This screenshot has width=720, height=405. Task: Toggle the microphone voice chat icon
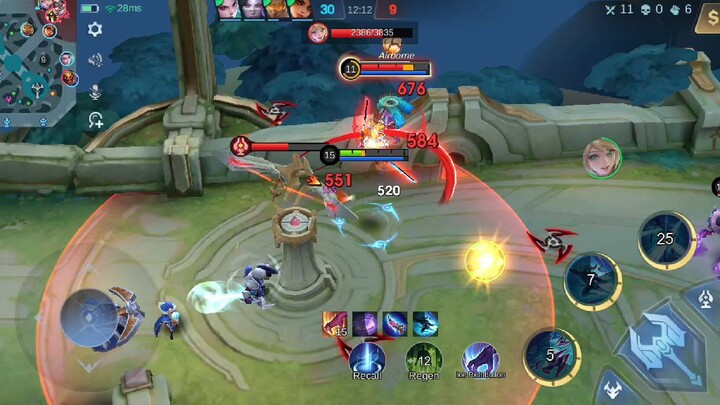click(x=95, y=91)
